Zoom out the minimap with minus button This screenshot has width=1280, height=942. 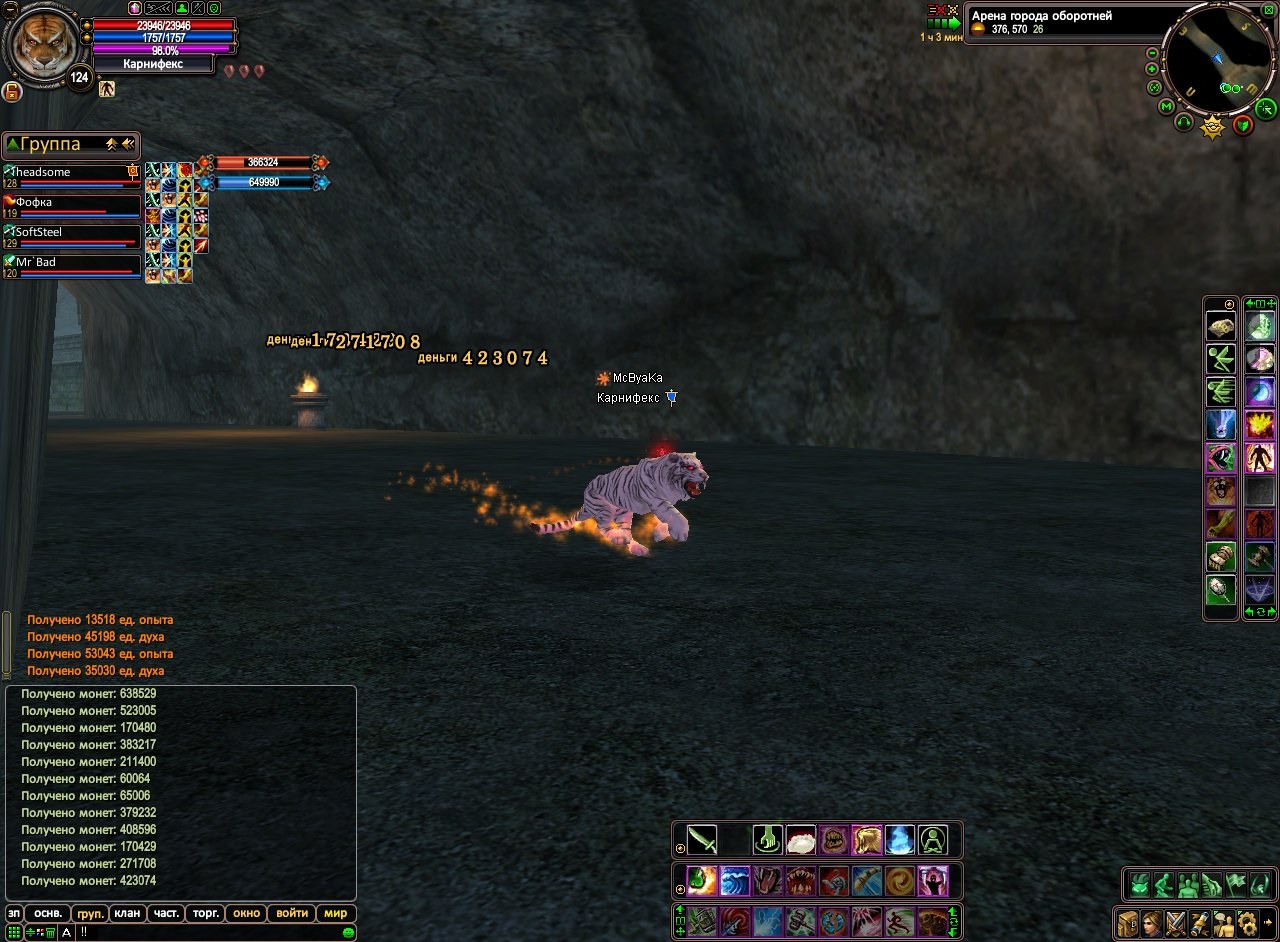pos(1152,53)
